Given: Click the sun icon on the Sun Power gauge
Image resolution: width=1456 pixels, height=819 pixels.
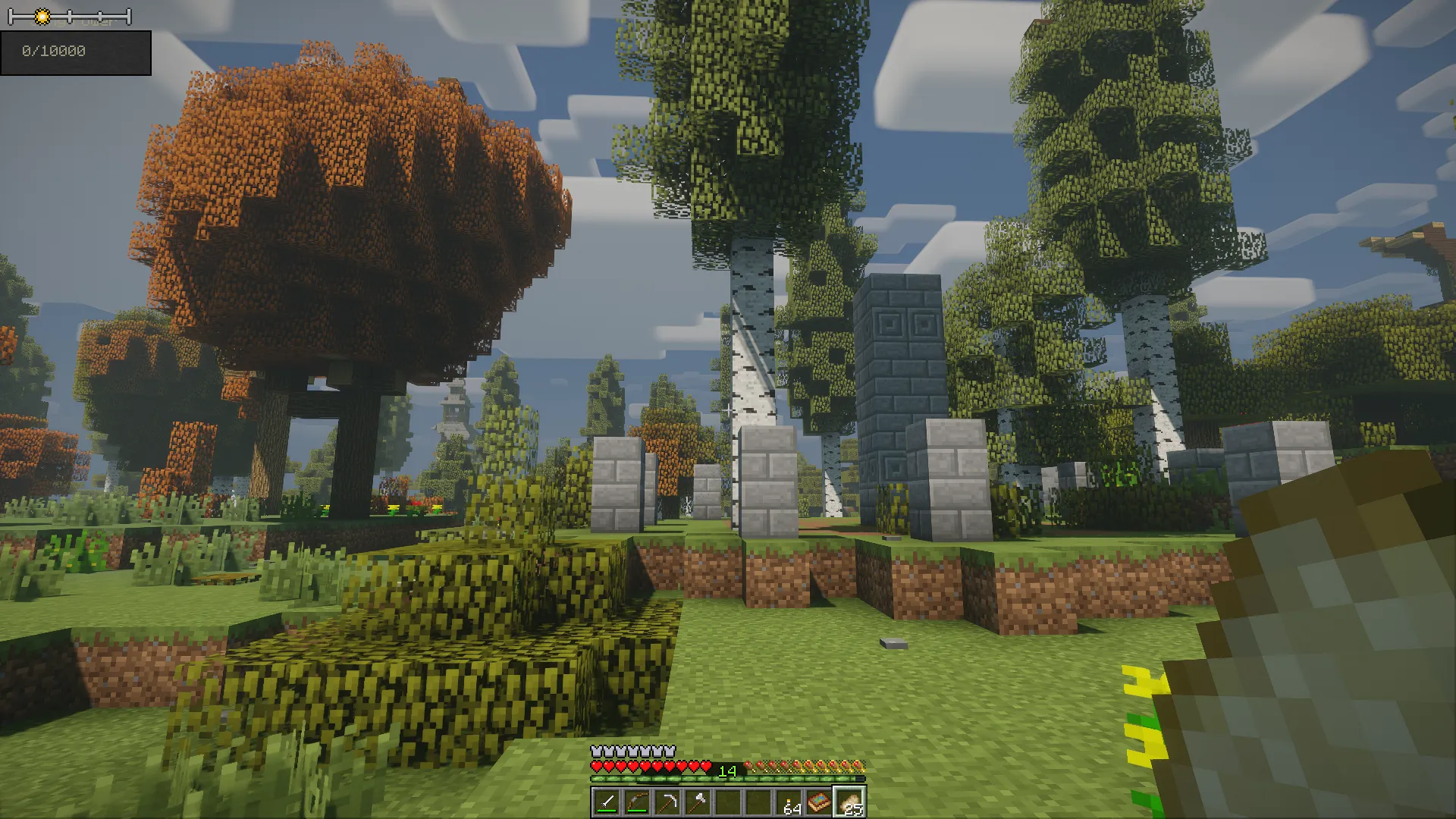Looking at the screenshot, I should click(x=42, y=17).
